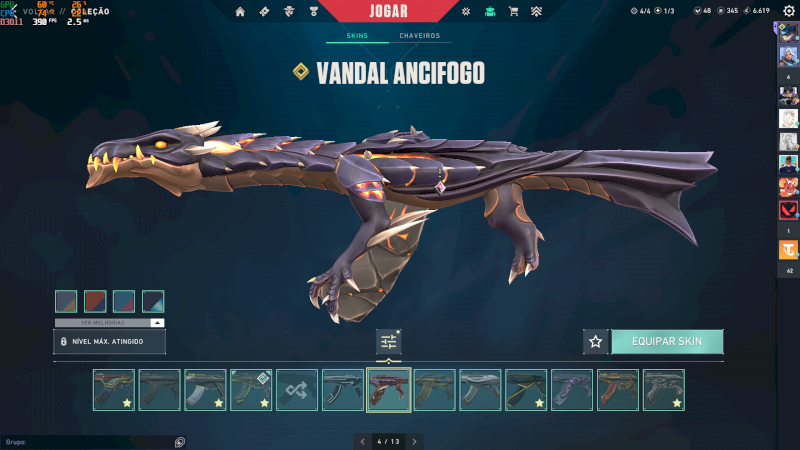Select the orange T friend avatar

tap(788, 253)
